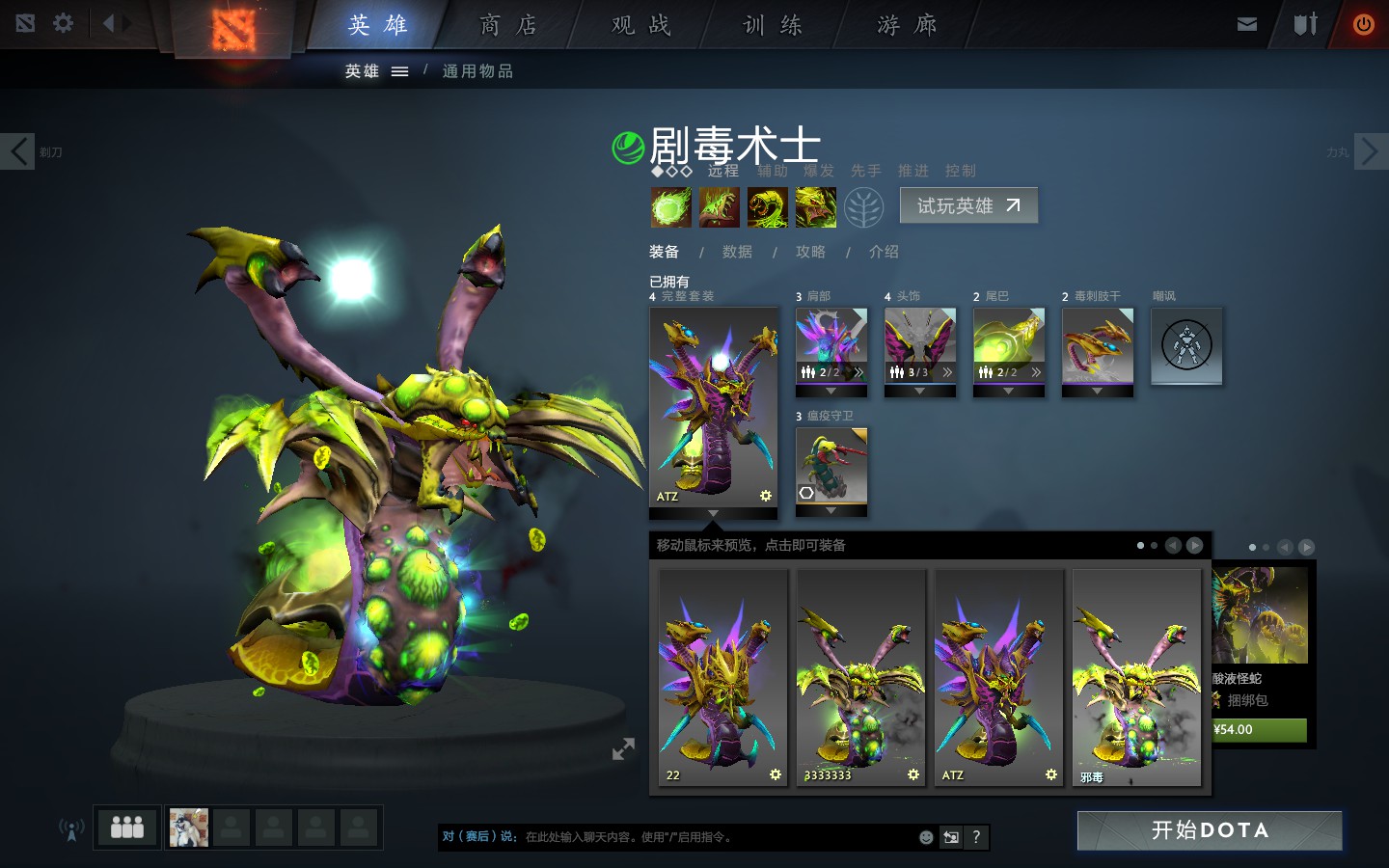This screenshot has width=1389, height=868.
Task: Open the emoticon smiley in the chat bar
Action: [926, 838]
